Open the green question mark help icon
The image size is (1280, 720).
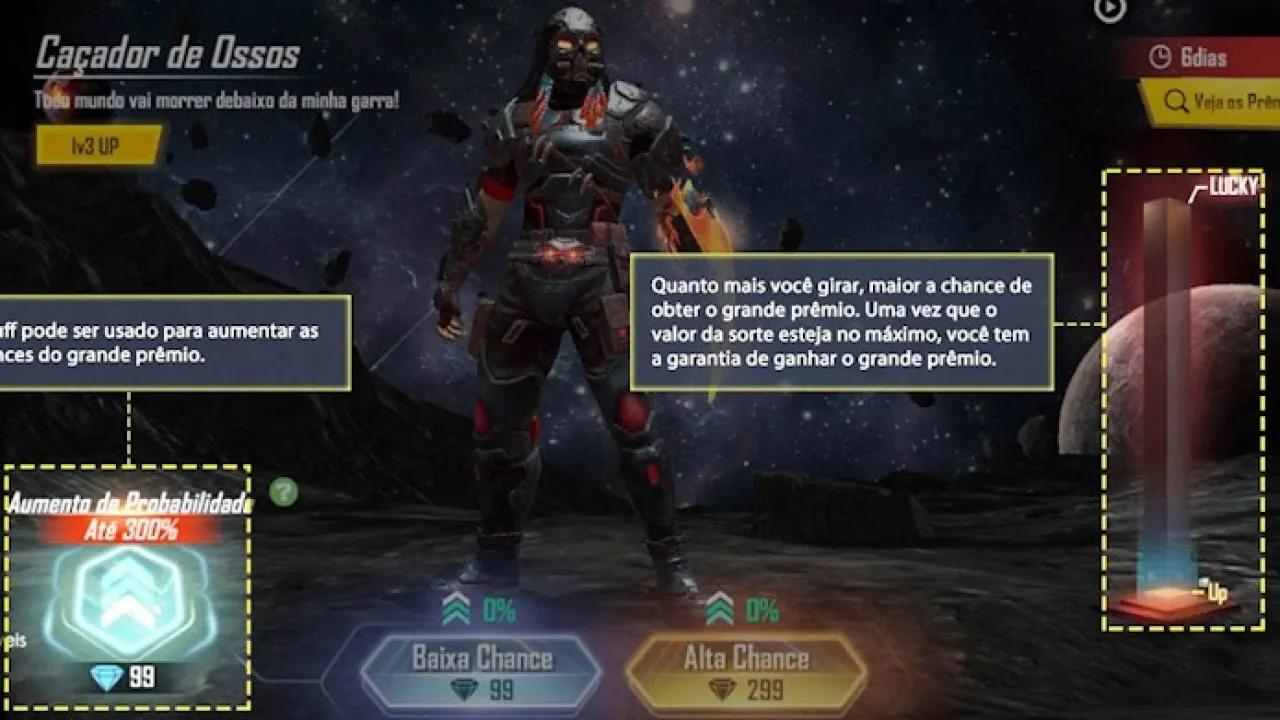pos(286,491)
